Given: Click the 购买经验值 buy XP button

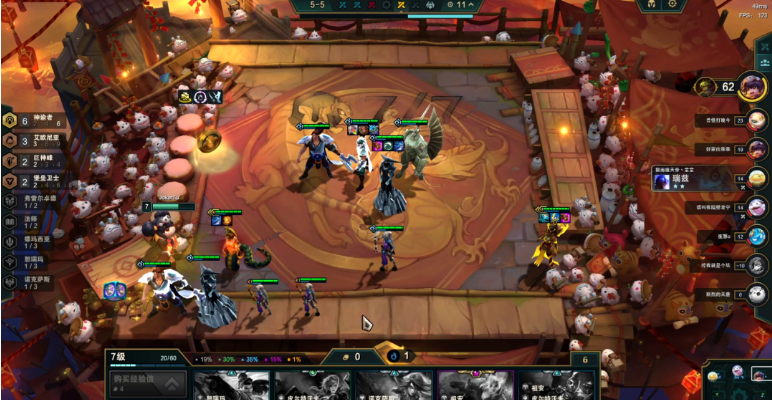Looking at the screenshot, I should [147, 384].
